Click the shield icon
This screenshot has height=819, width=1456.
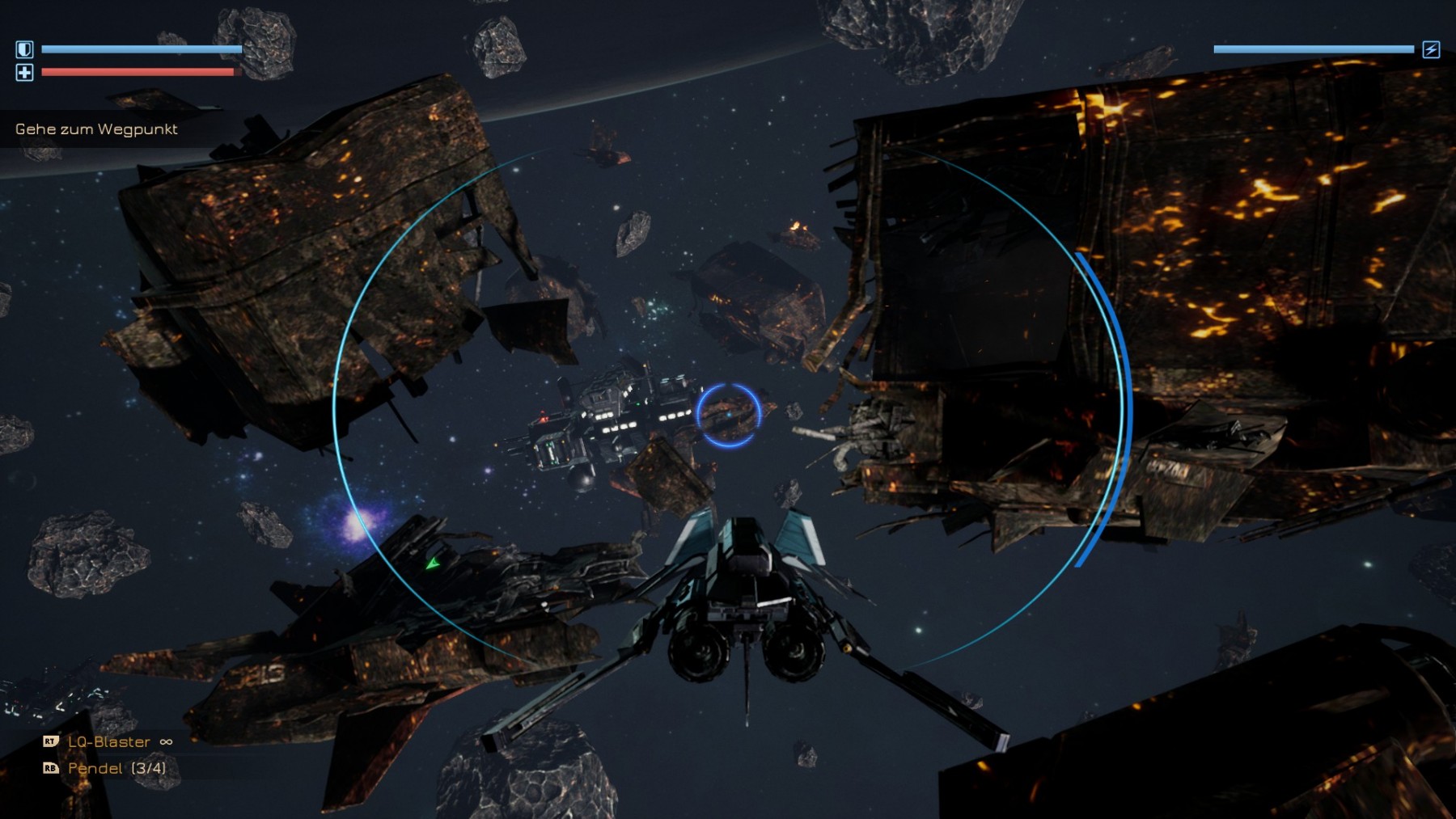tap(24, 49)
